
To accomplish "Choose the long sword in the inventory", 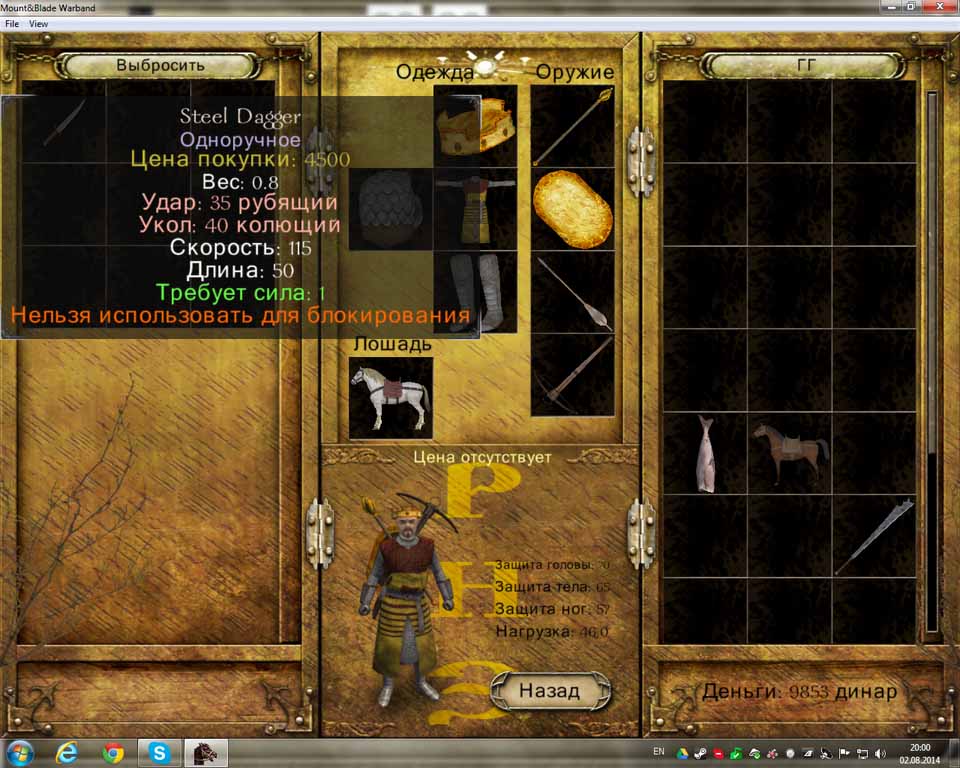I will coord(874,536).
